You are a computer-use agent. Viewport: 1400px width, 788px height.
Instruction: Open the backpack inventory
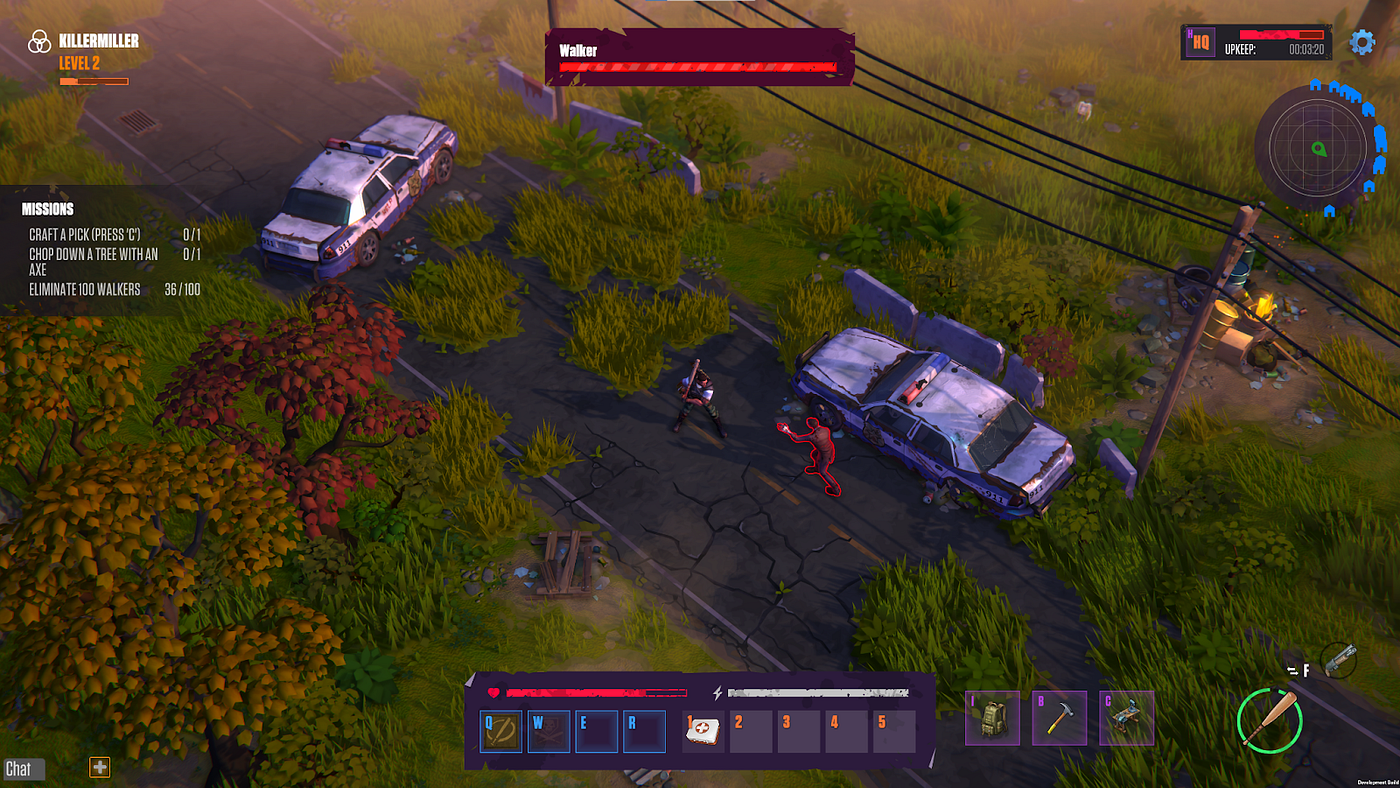click(x=993, y=718)
